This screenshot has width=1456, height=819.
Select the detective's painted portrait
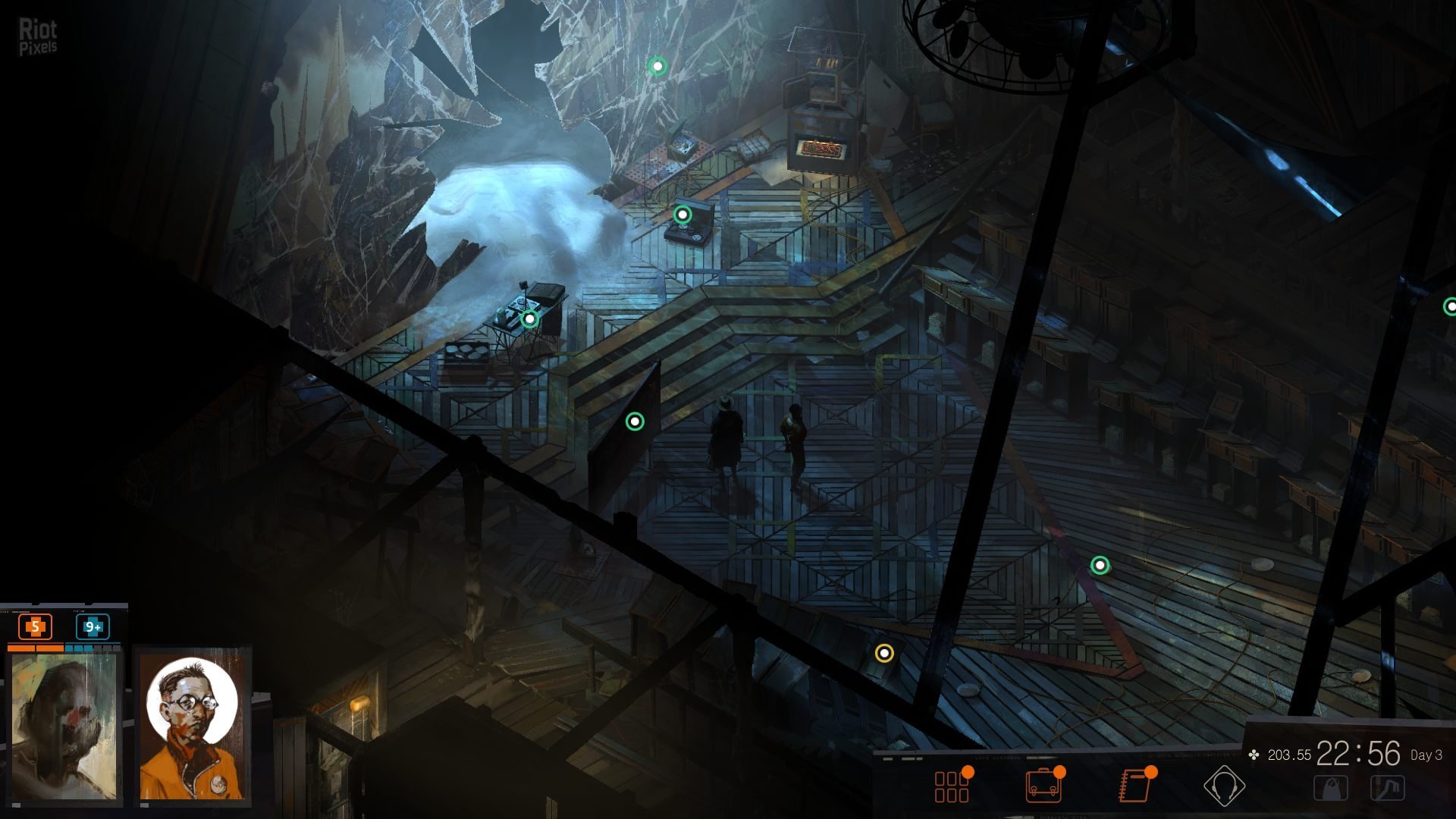pyautogui.click(x=64, y=726)
